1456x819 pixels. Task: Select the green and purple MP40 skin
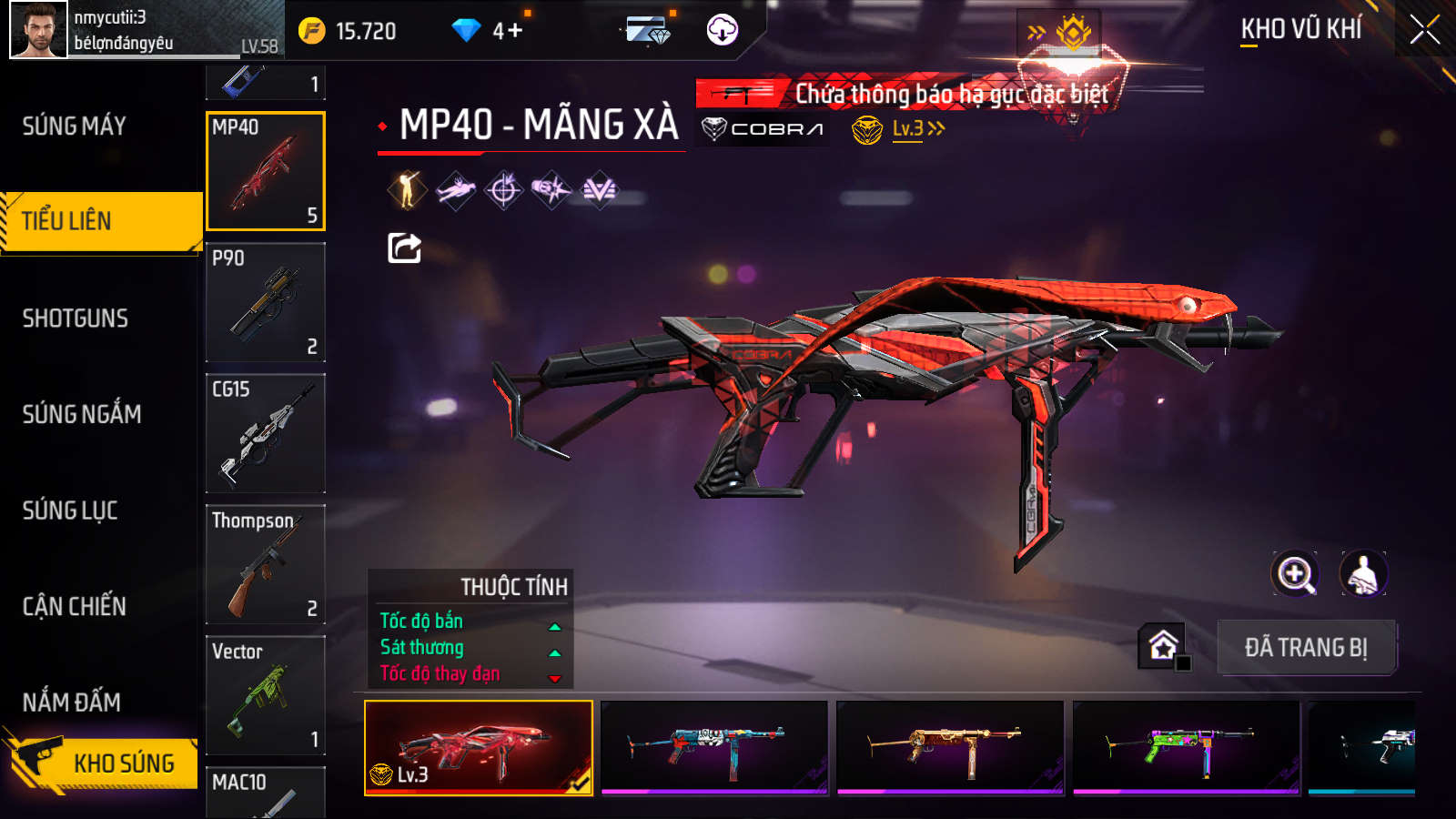pyautogui.click(x=1186, y=747)
